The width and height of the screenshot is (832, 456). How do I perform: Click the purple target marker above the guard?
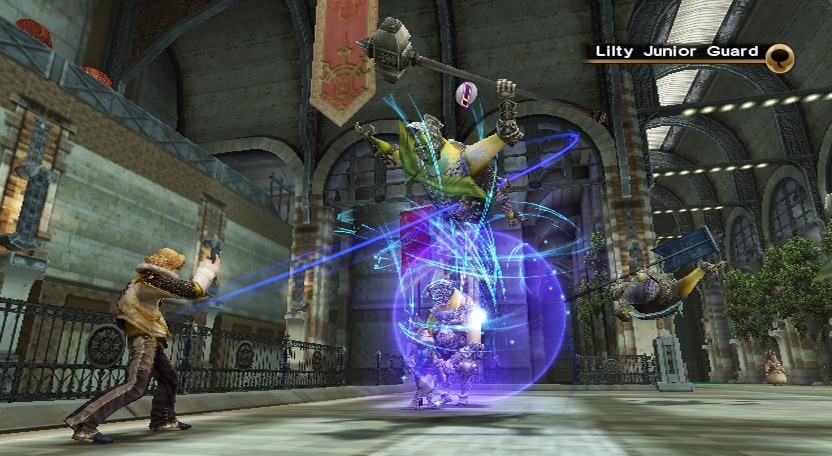(466, 95)
